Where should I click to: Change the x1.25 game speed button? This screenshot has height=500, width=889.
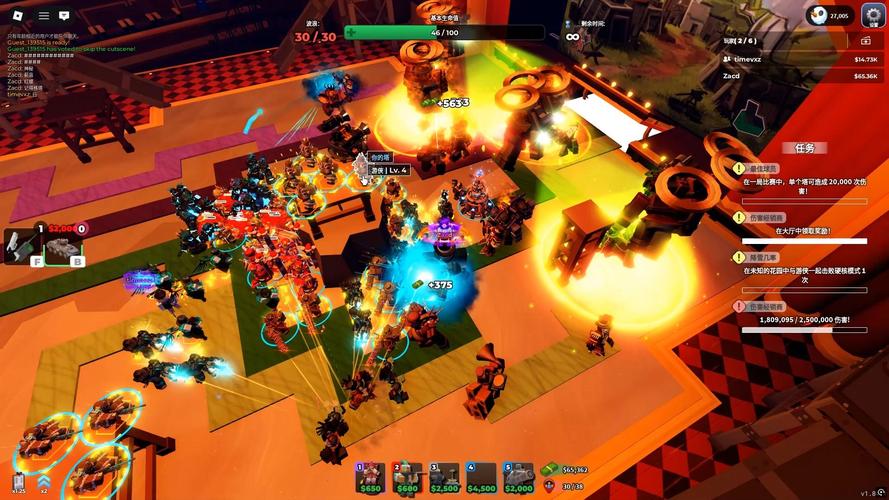(19, 482)
